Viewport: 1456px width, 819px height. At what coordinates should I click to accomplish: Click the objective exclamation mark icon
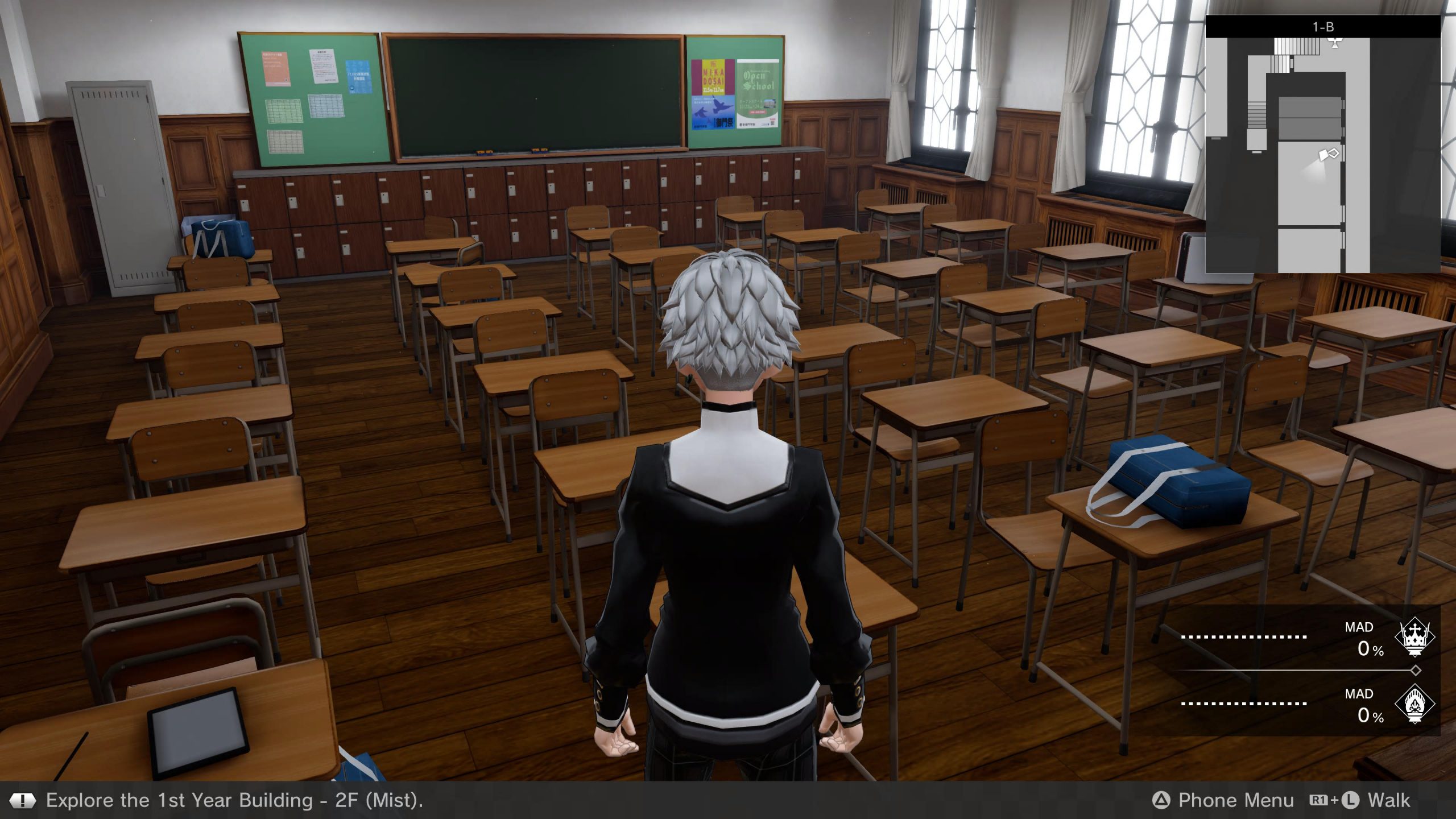22,801
